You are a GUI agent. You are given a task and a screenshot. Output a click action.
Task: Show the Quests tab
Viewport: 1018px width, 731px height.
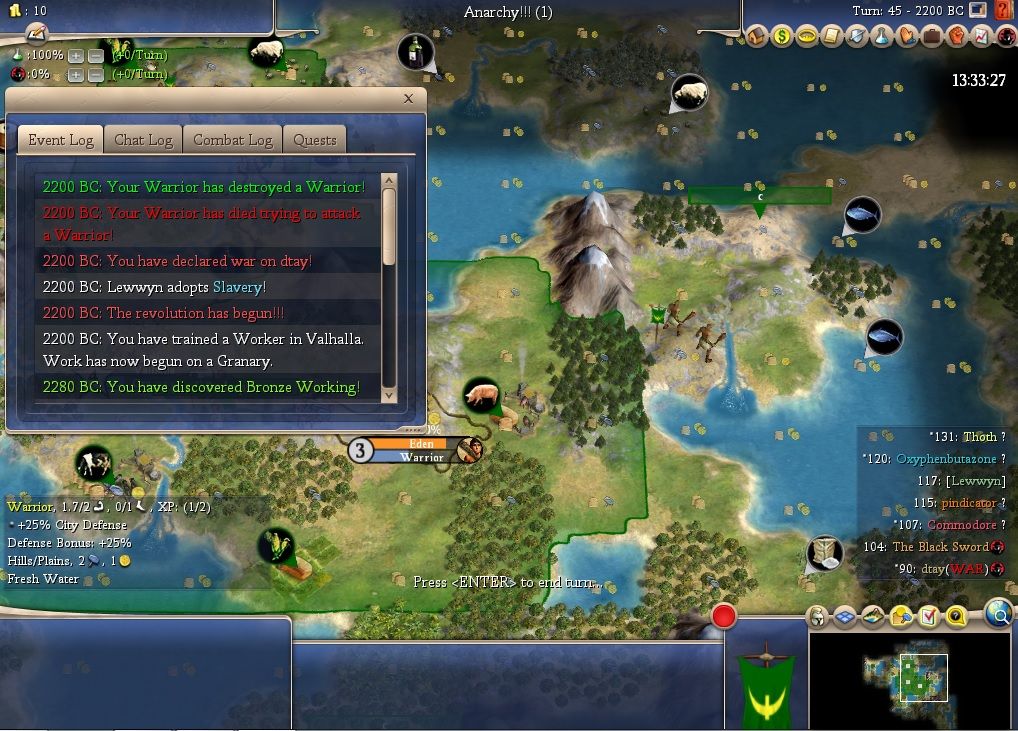click(x=315, y=140)
